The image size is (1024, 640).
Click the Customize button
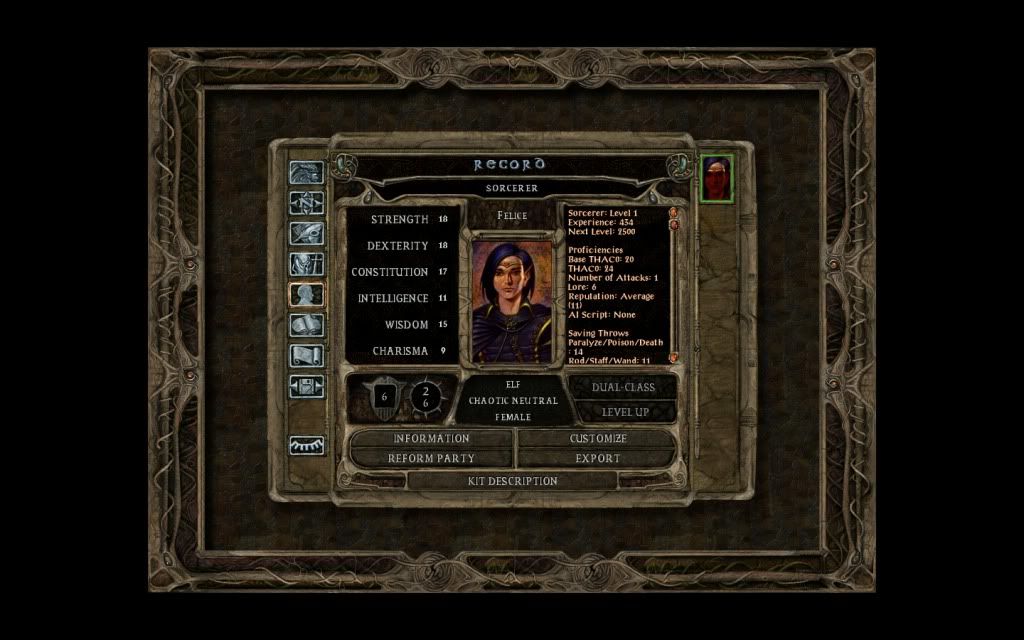pos(598,438)
